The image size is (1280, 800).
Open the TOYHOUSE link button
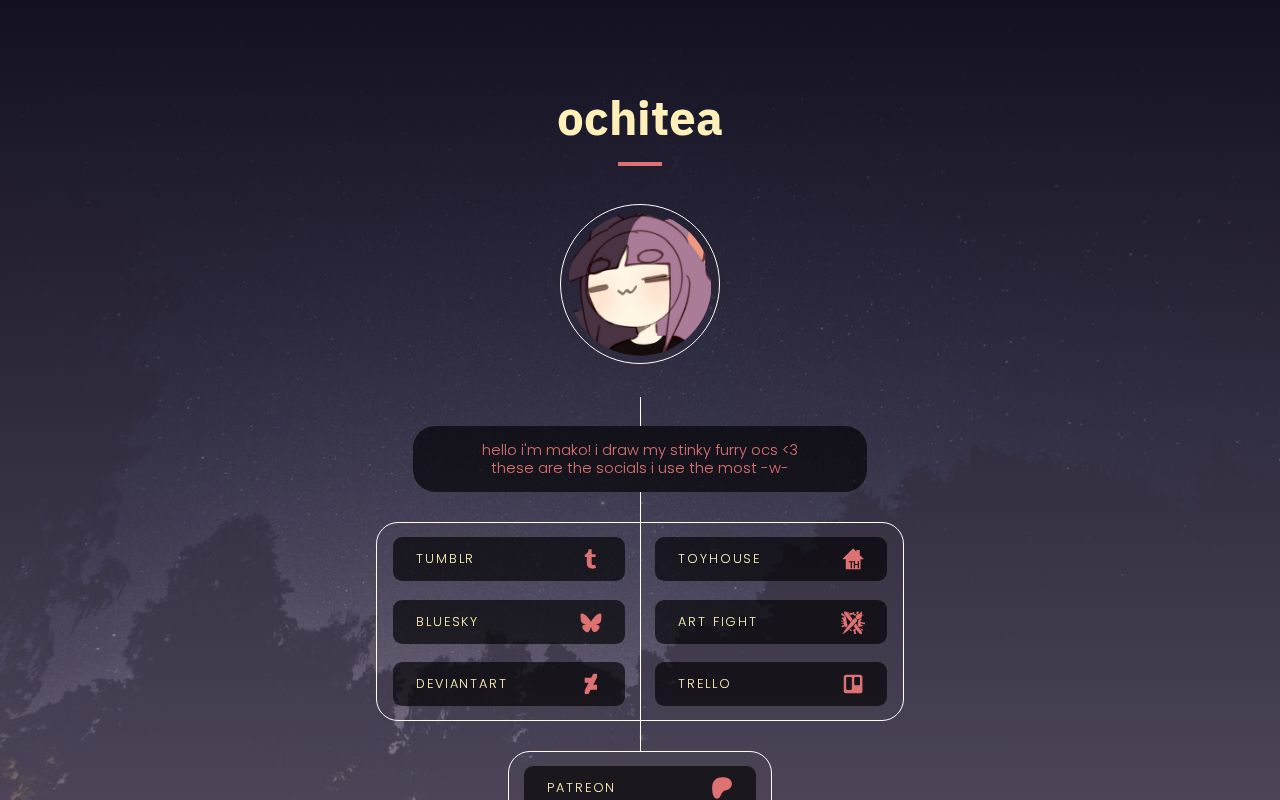click(x=770, y=559)
